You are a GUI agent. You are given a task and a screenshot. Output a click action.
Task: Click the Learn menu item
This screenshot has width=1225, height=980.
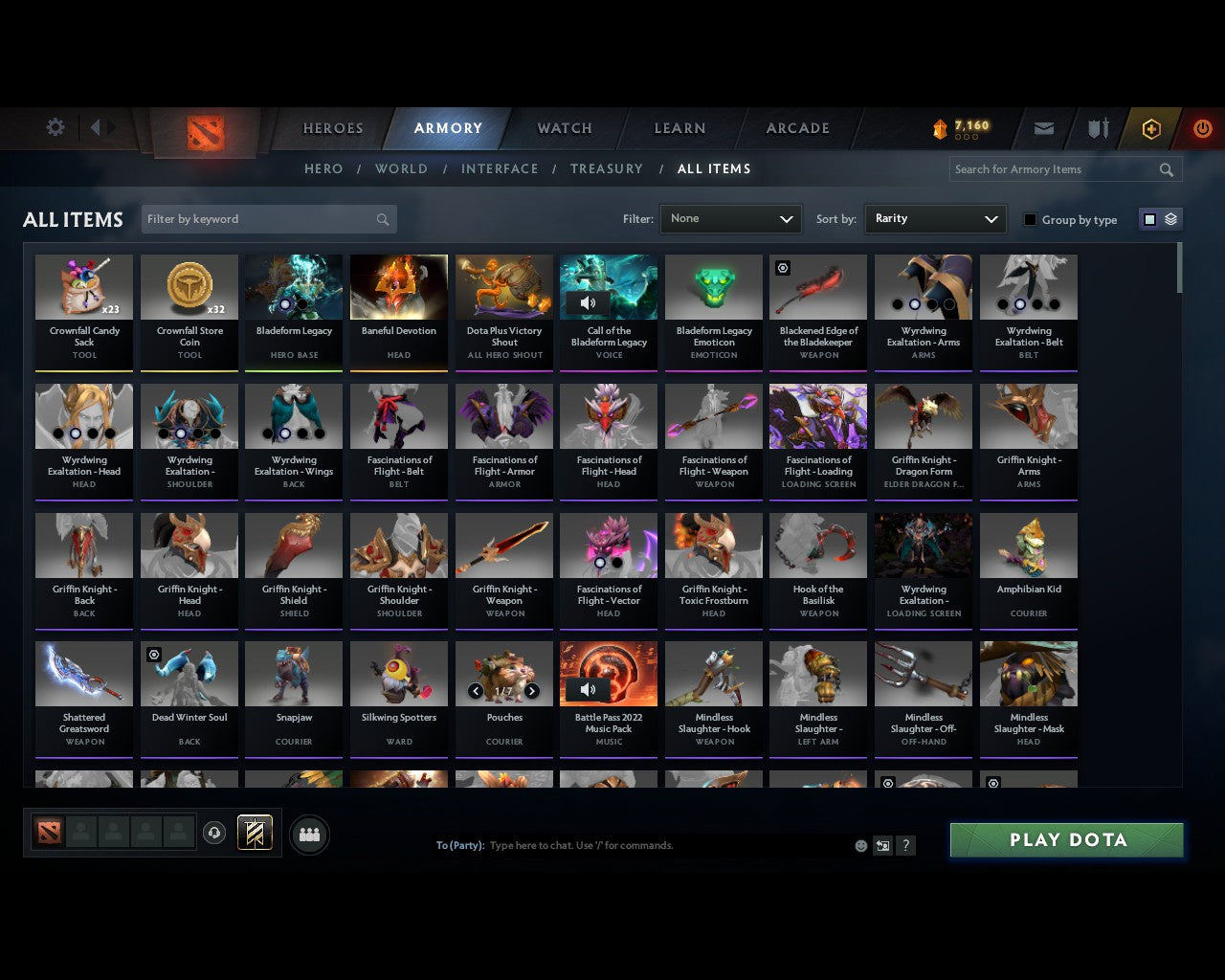pos(679,127)
